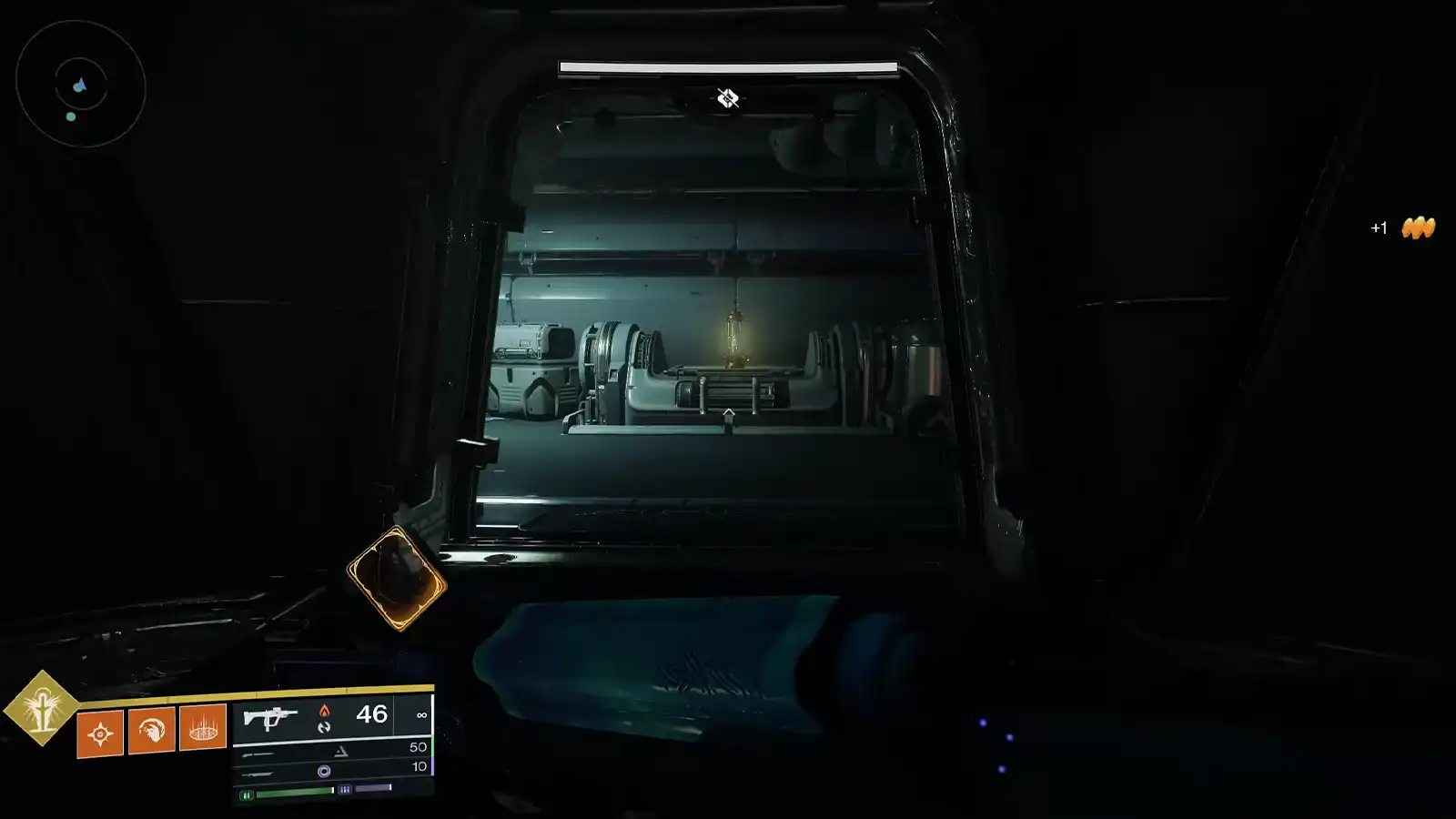Click the ammo count showing 46
Screen dimensions: 1456x819
coord(370,713)
